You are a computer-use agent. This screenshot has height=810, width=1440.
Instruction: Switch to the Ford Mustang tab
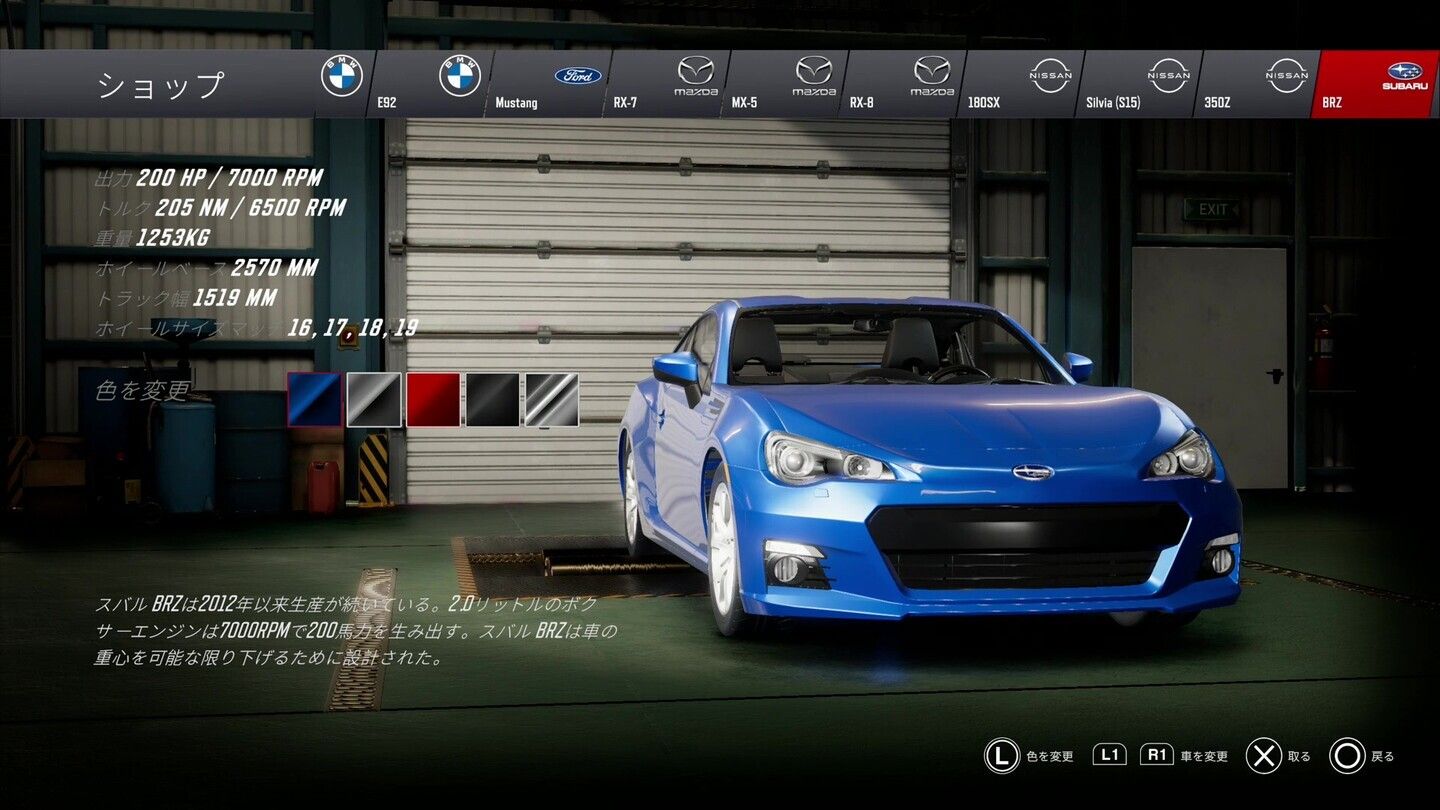pos(549,84)
